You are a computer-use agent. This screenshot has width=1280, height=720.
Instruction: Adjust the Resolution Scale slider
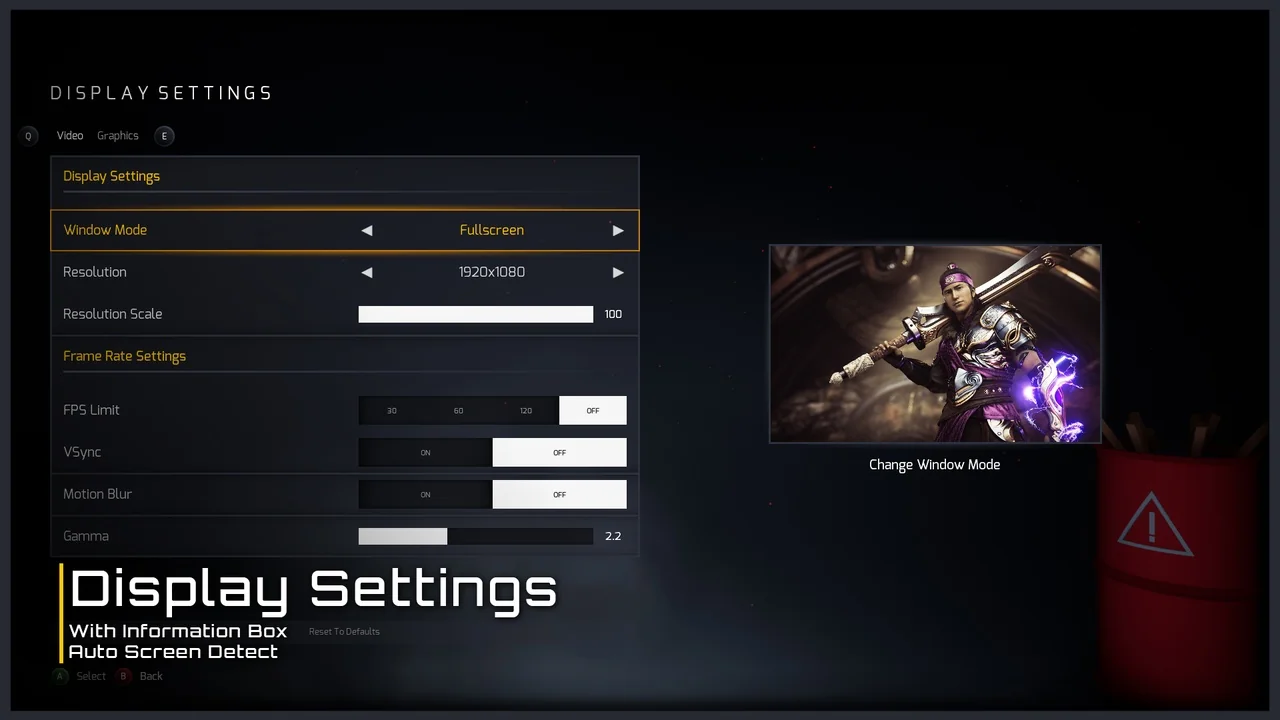476,314
